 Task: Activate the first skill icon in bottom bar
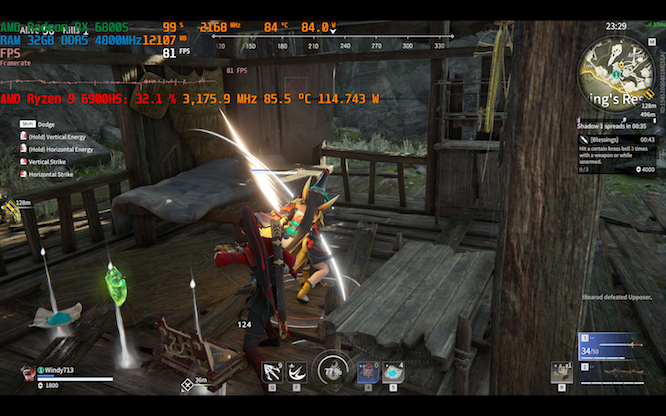coord(272,372)
